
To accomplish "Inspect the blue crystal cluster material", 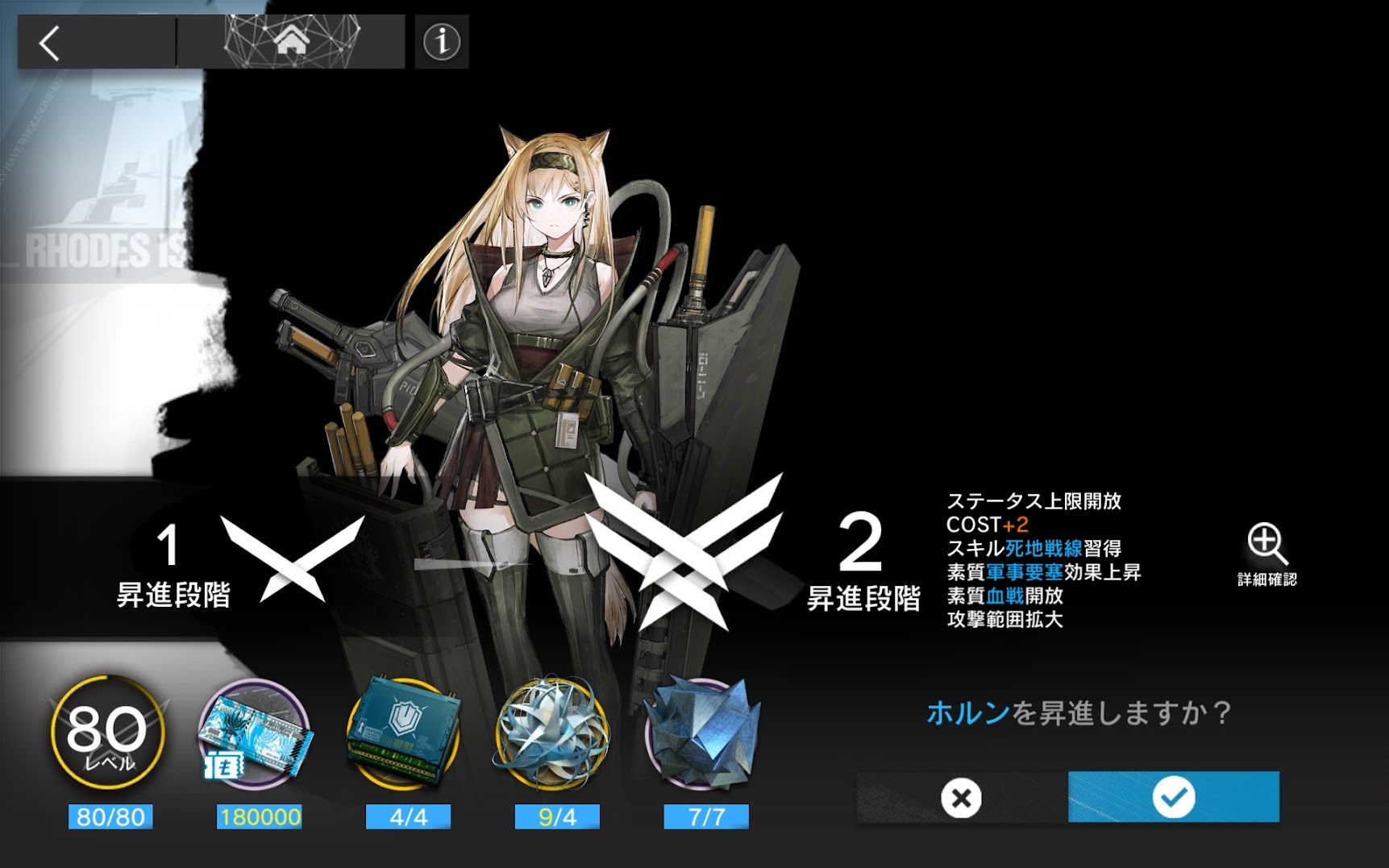I will (x=703, y=735).
